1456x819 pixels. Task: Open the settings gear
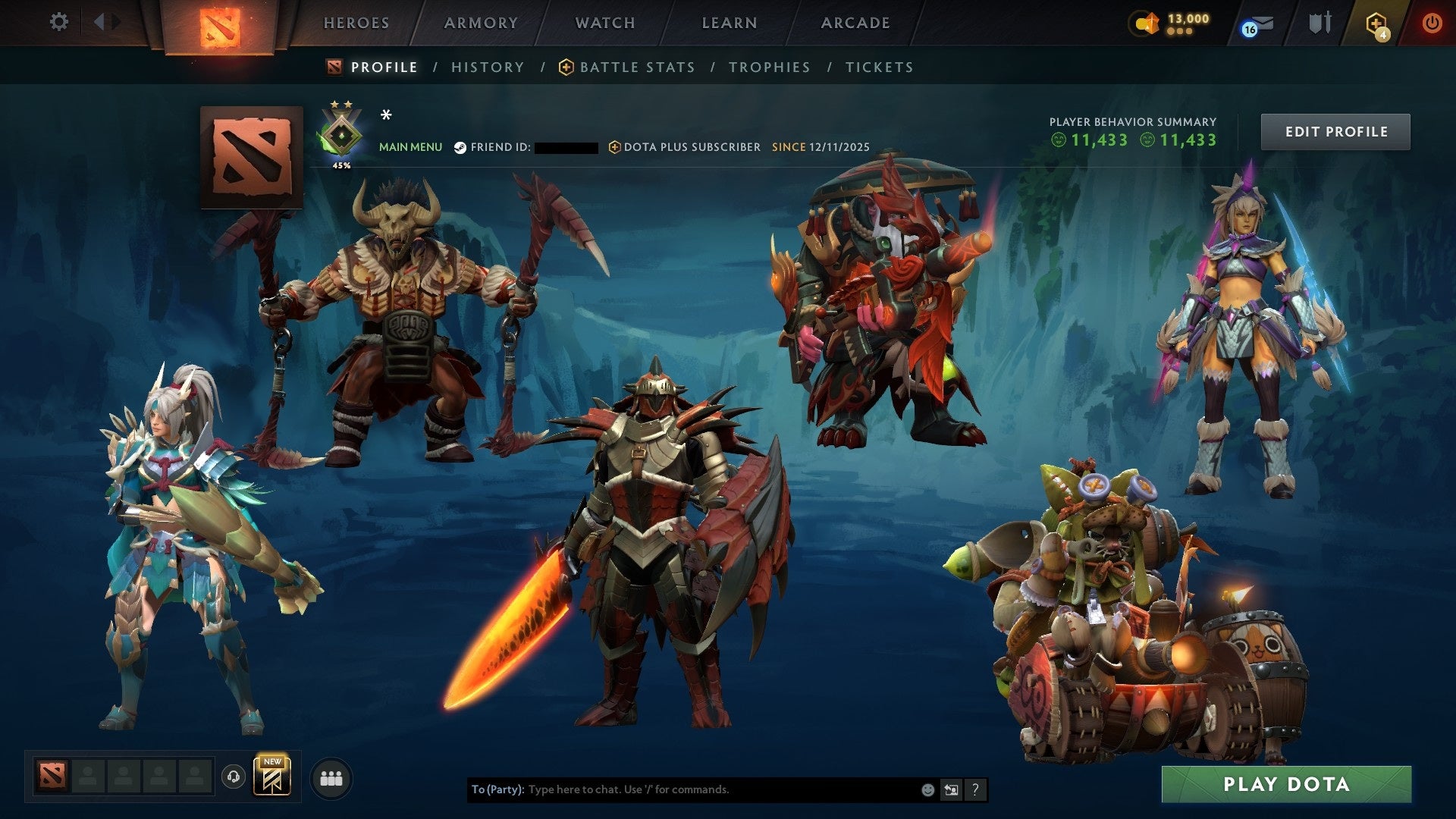59,23
